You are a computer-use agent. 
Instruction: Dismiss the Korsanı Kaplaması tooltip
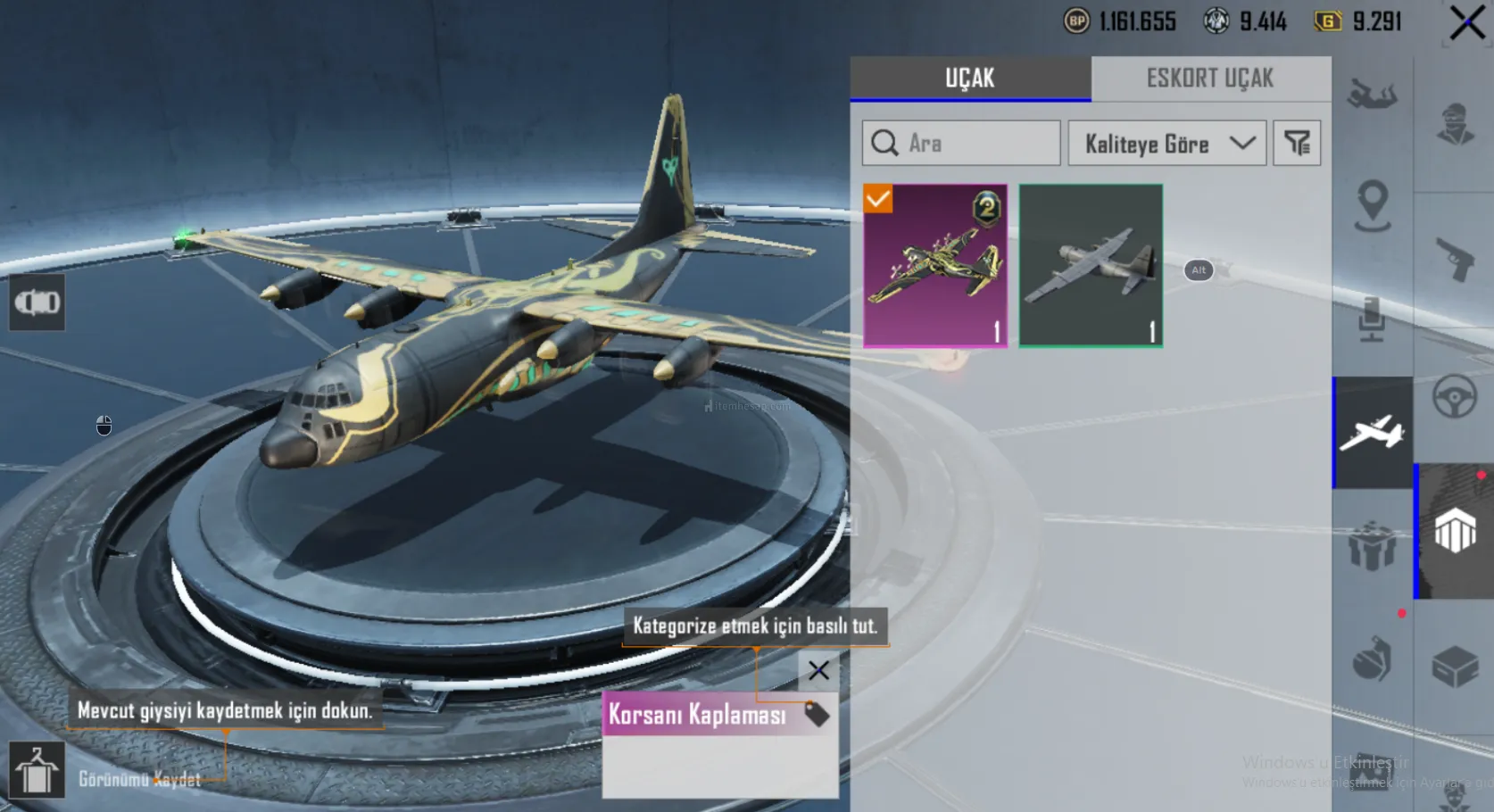click(x=818, y=670)
